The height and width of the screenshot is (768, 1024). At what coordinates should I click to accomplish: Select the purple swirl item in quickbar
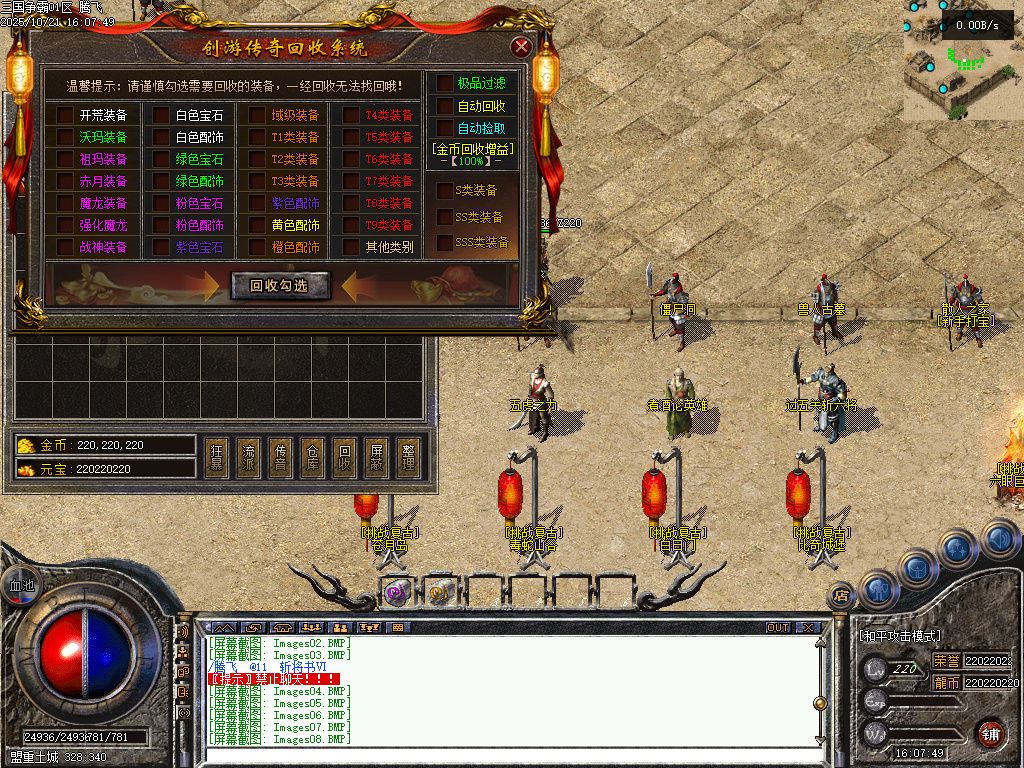pyautogui.click(x=396, y=592)
